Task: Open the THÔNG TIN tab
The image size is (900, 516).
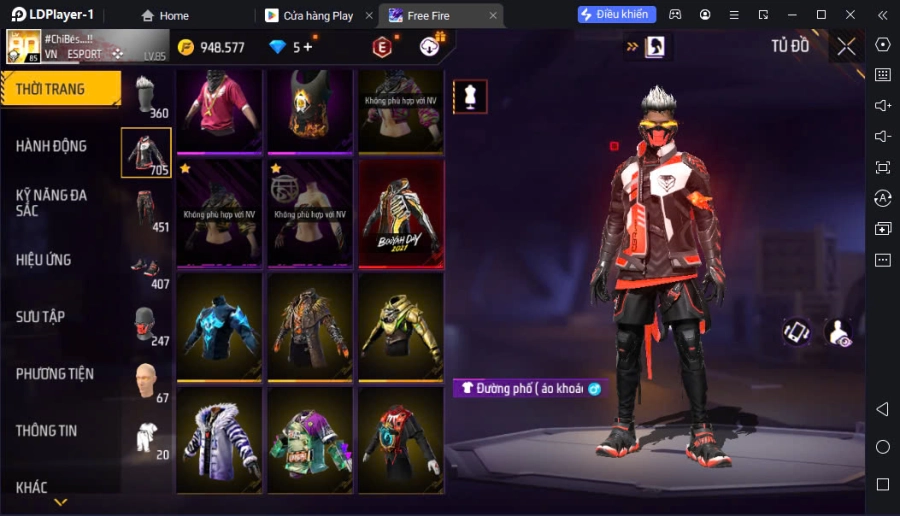Action: [x=47, y=431]
